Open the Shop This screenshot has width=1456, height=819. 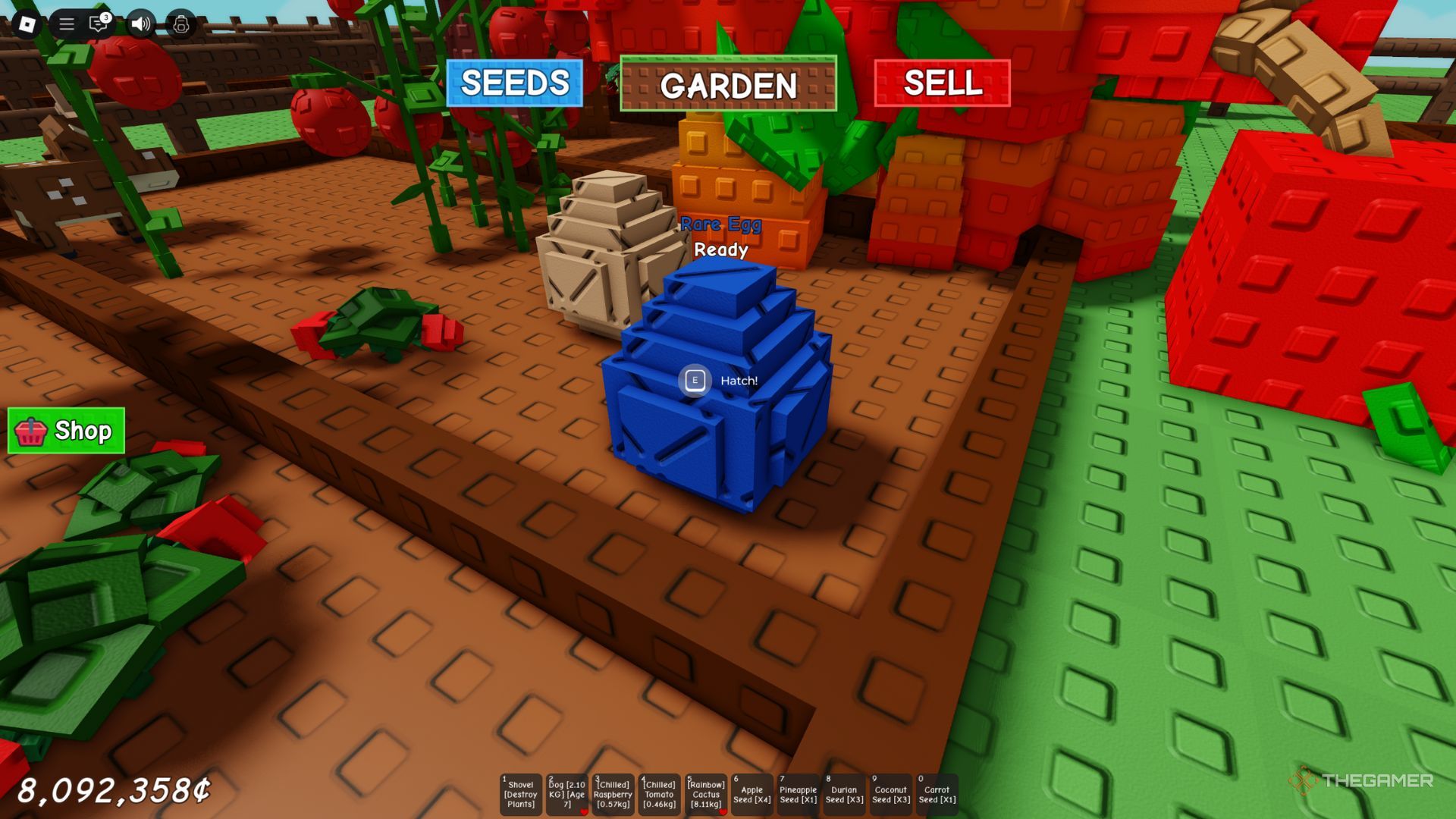[x=67, y=431]
